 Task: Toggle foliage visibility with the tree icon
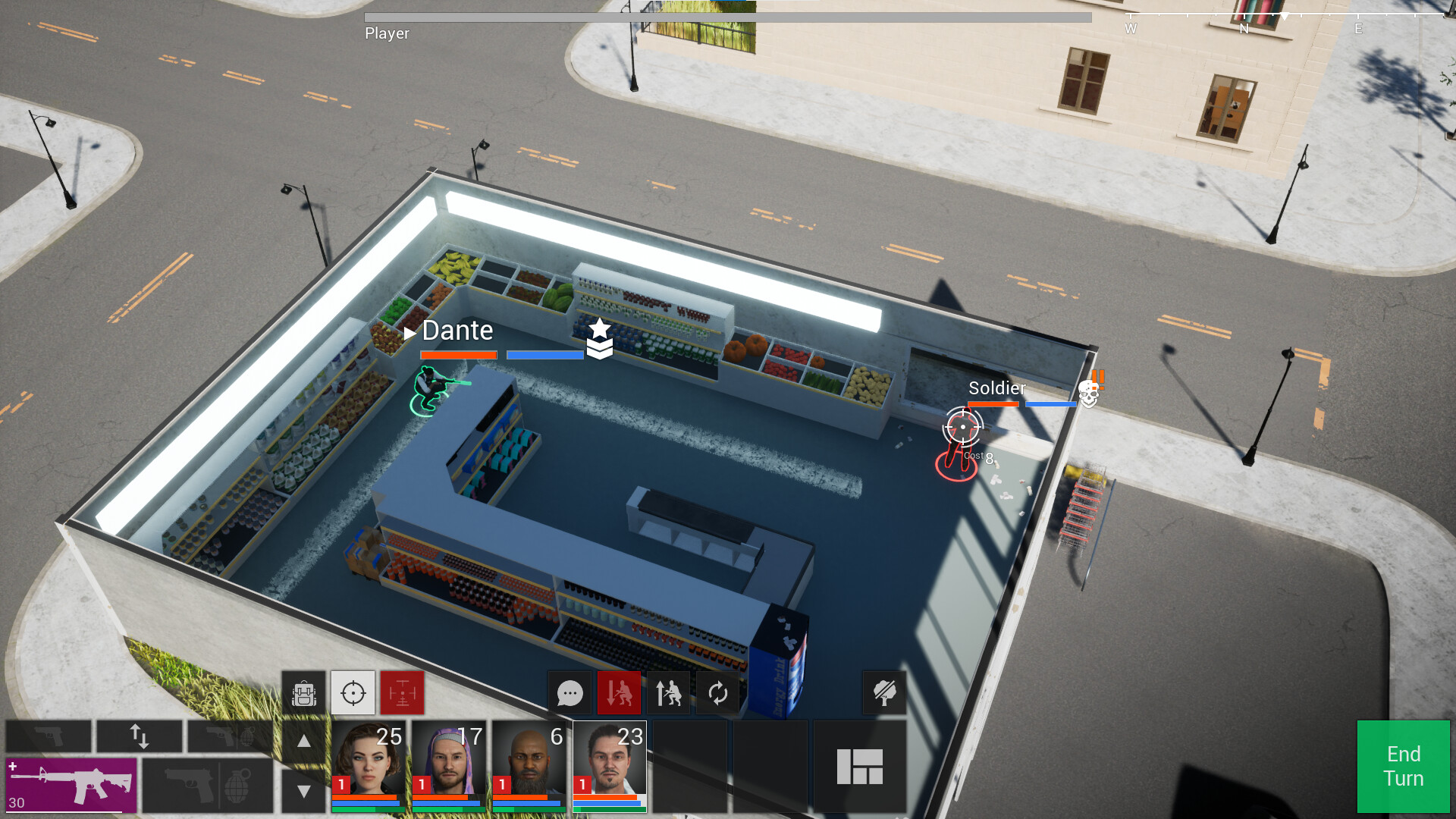(886, 692)
